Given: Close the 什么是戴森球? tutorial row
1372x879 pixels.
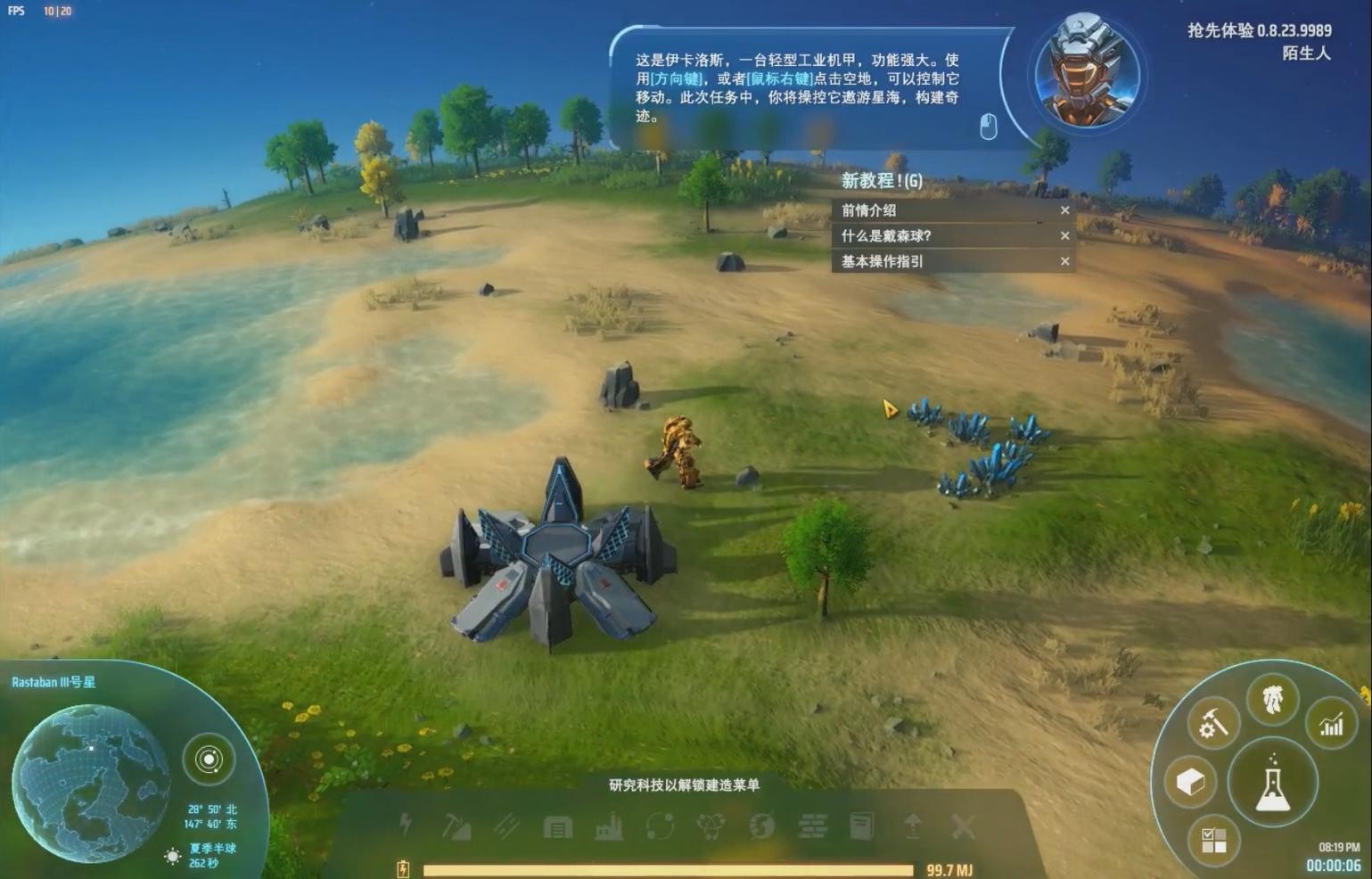Looking at the screenshot, I should point(1064,236).
